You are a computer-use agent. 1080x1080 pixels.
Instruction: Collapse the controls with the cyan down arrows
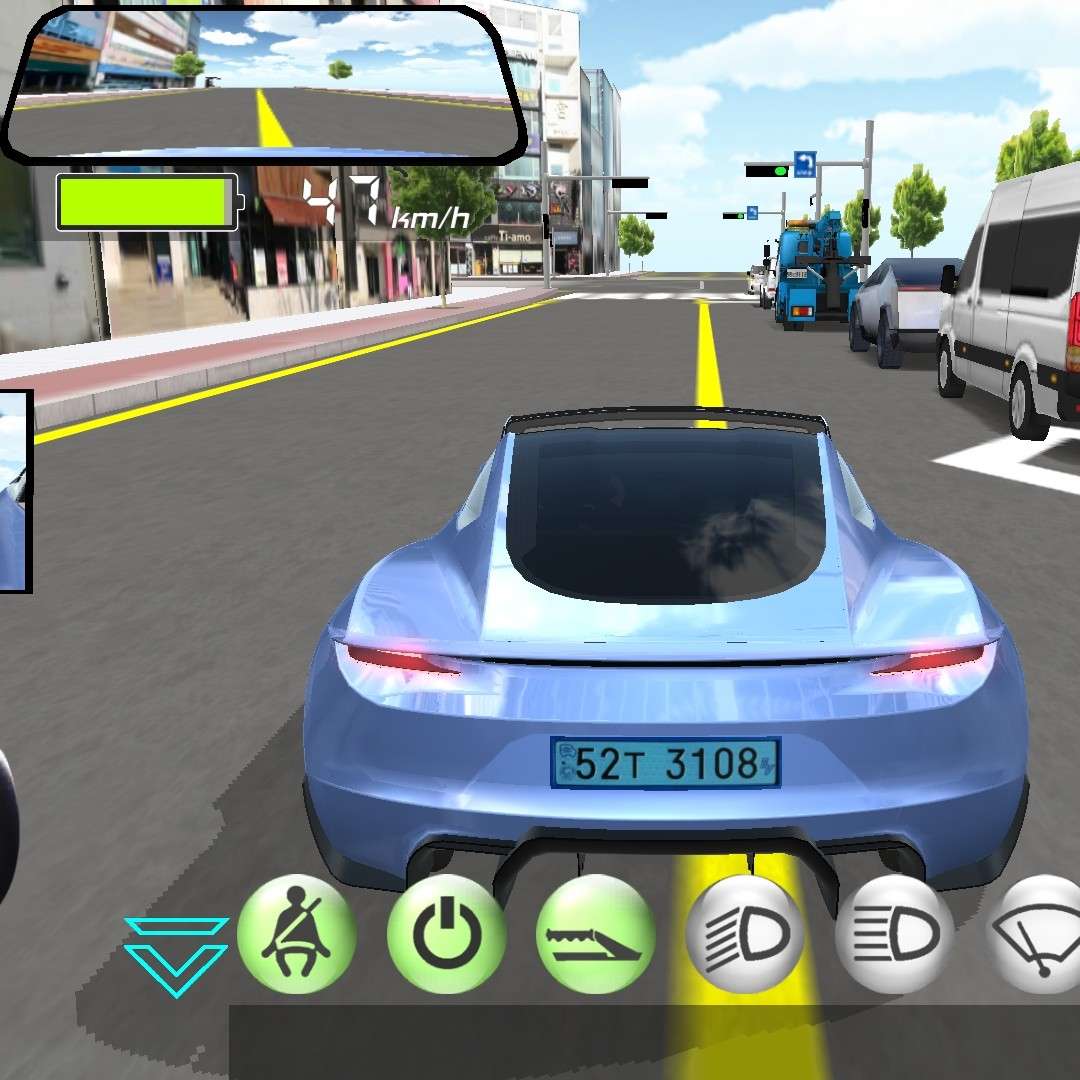pyautogui.click(x=176, y=955)
